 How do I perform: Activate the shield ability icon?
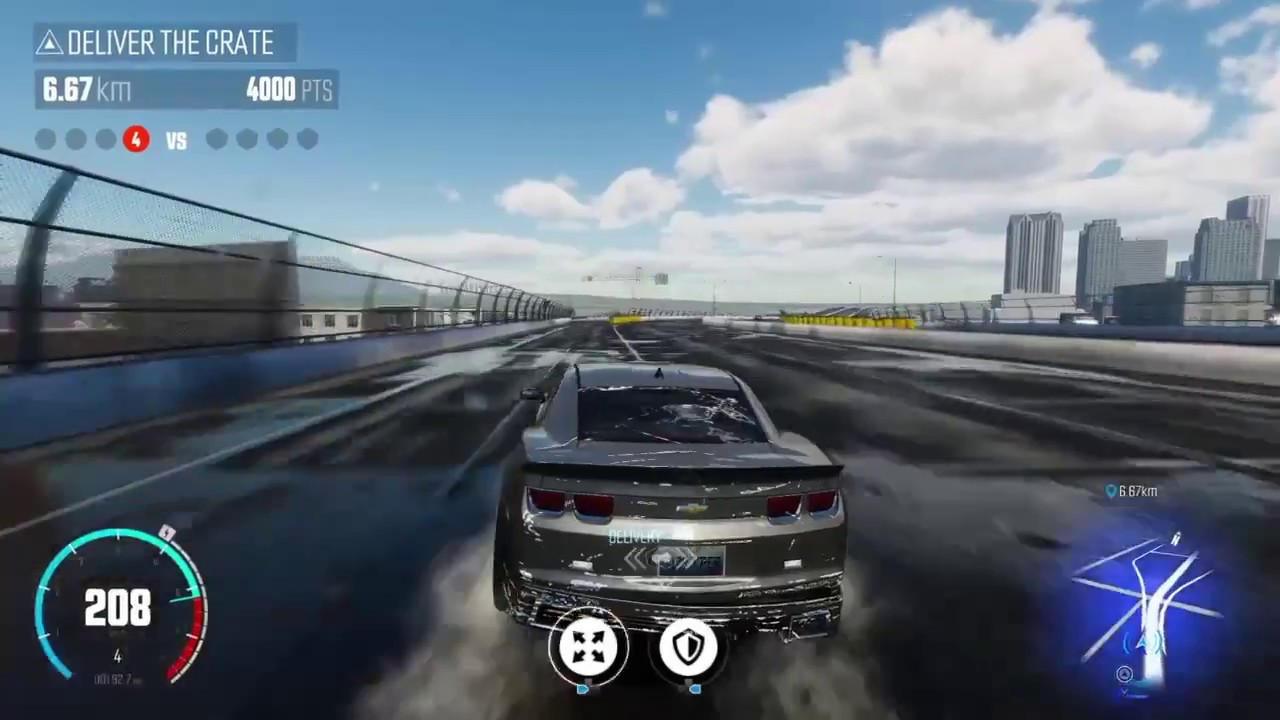(x=689, y=646)
